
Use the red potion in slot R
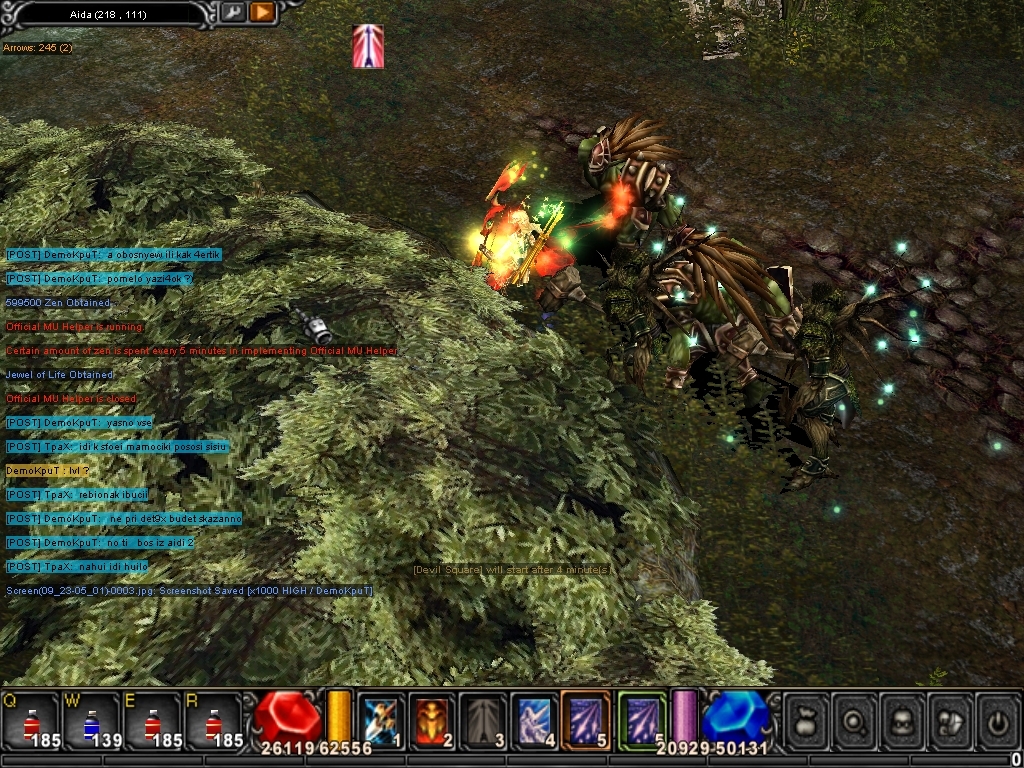[213, 720]
